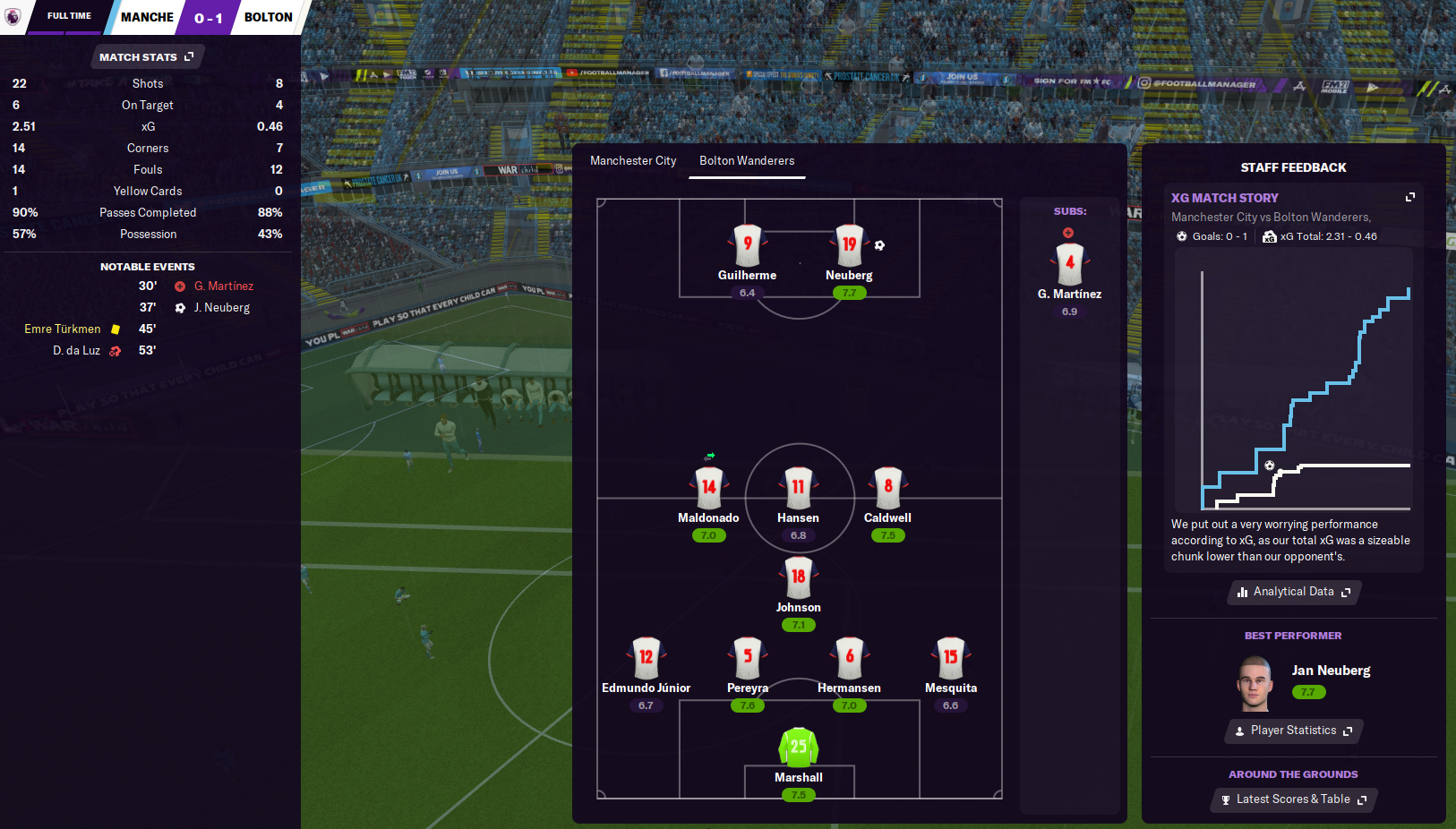The image size is (1456, 829).
Task: Open Player Statistics
Action: (x=1293, y=731)
